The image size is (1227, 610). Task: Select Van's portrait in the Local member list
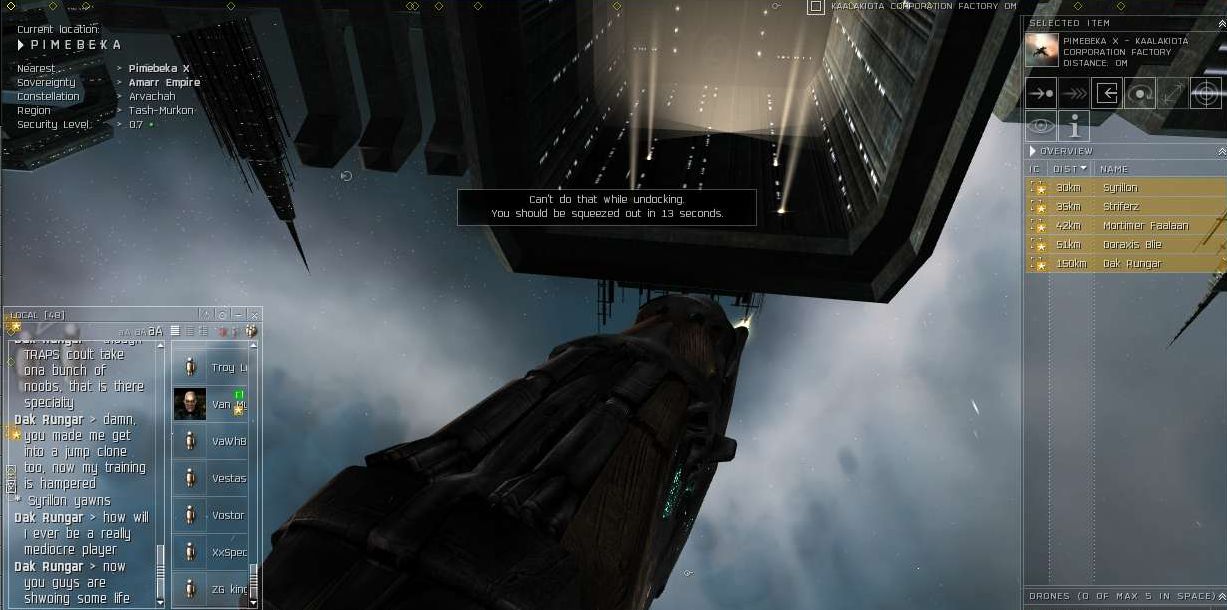coord(190,404)
